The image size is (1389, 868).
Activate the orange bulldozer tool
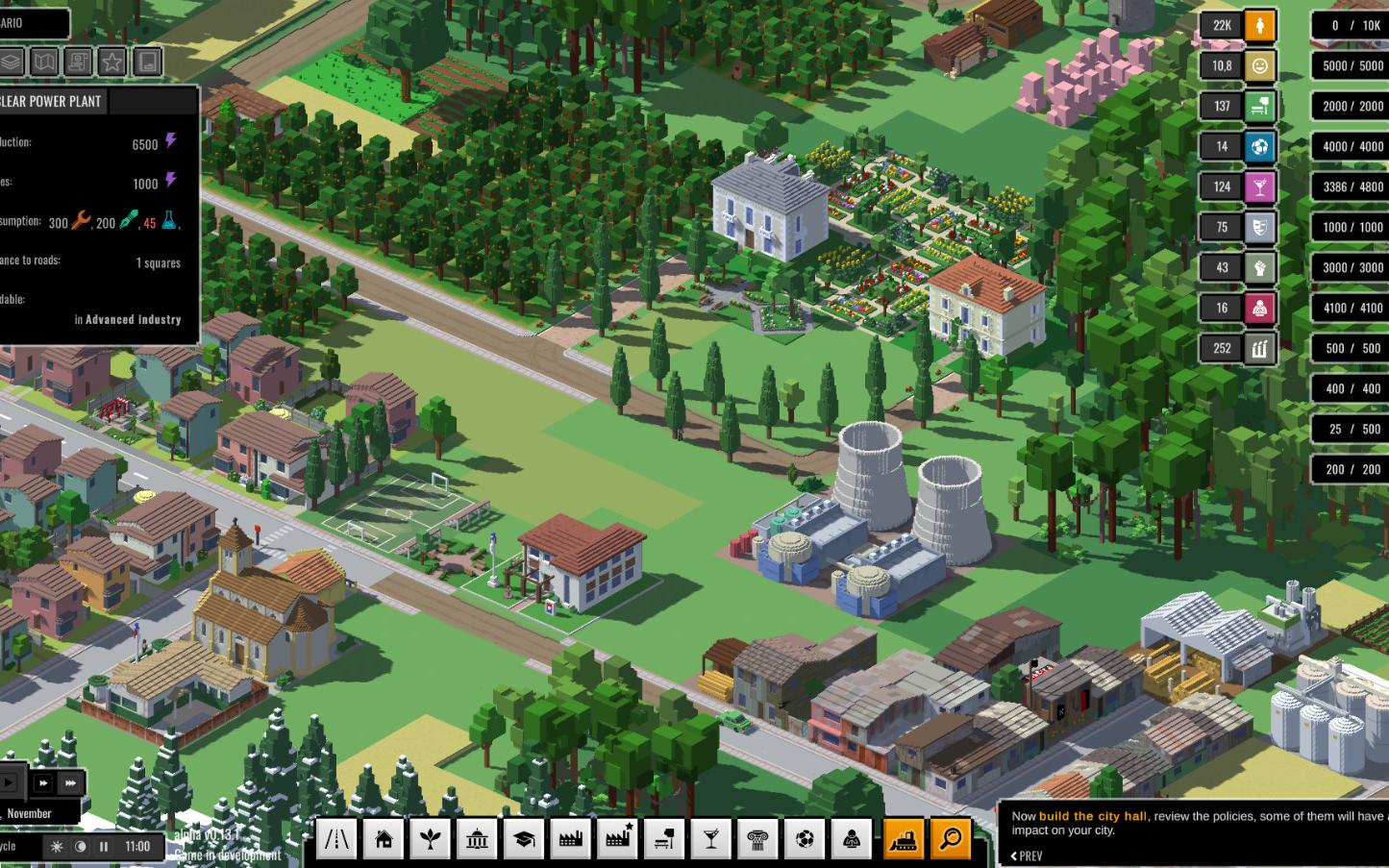pos(904,839)
